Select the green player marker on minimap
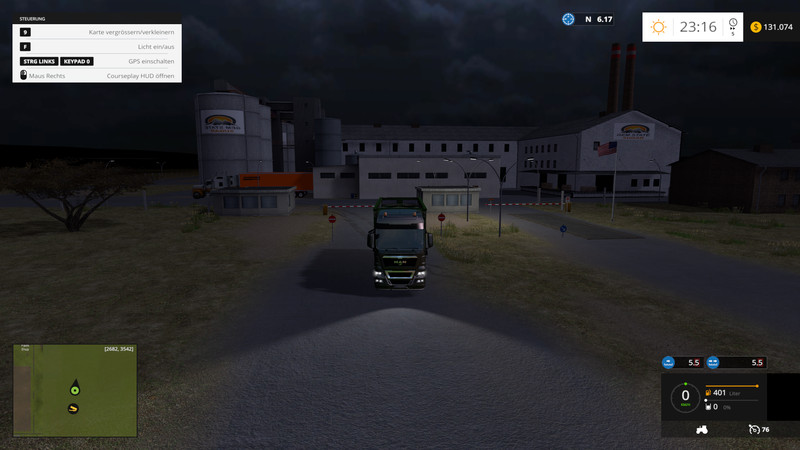 click(x=73, y=388)
